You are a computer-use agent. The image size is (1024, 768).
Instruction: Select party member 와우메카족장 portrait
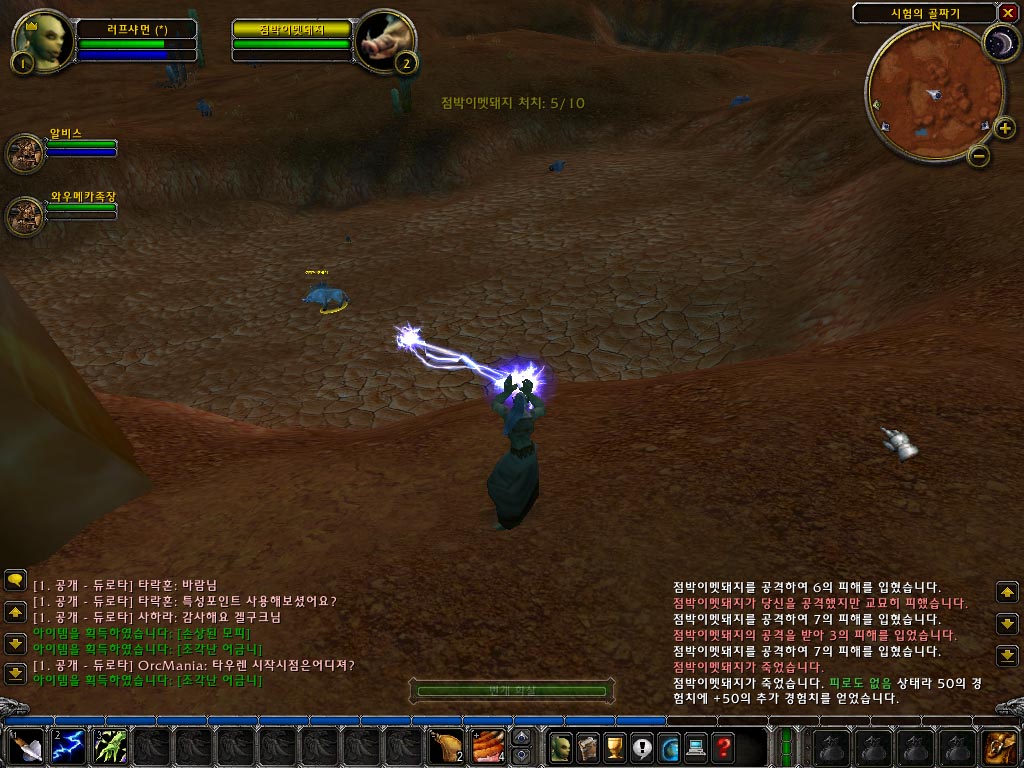[x=25, y=215]
